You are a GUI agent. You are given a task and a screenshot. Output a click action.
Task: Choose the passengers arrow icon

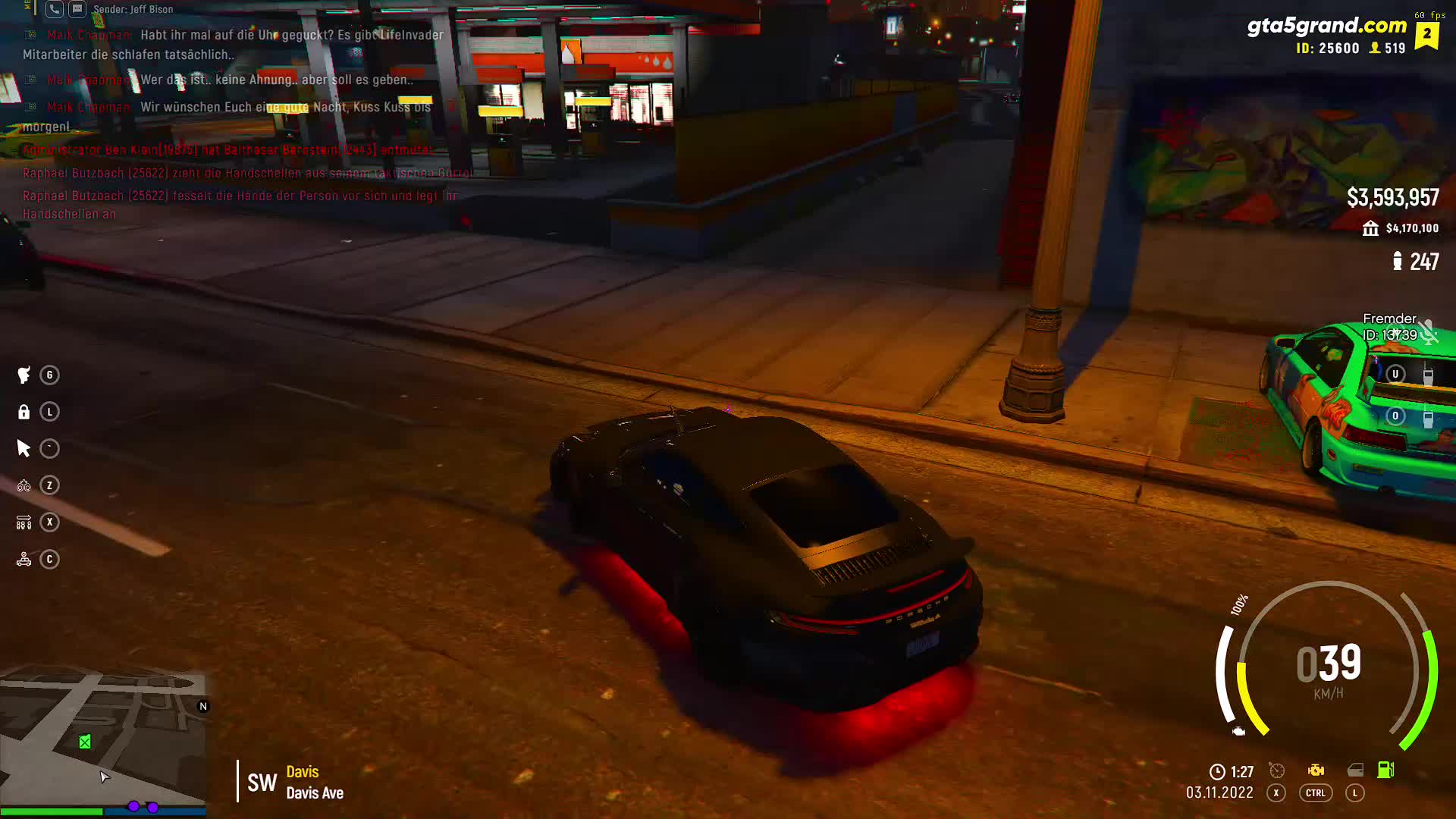[x=24, y=522]
